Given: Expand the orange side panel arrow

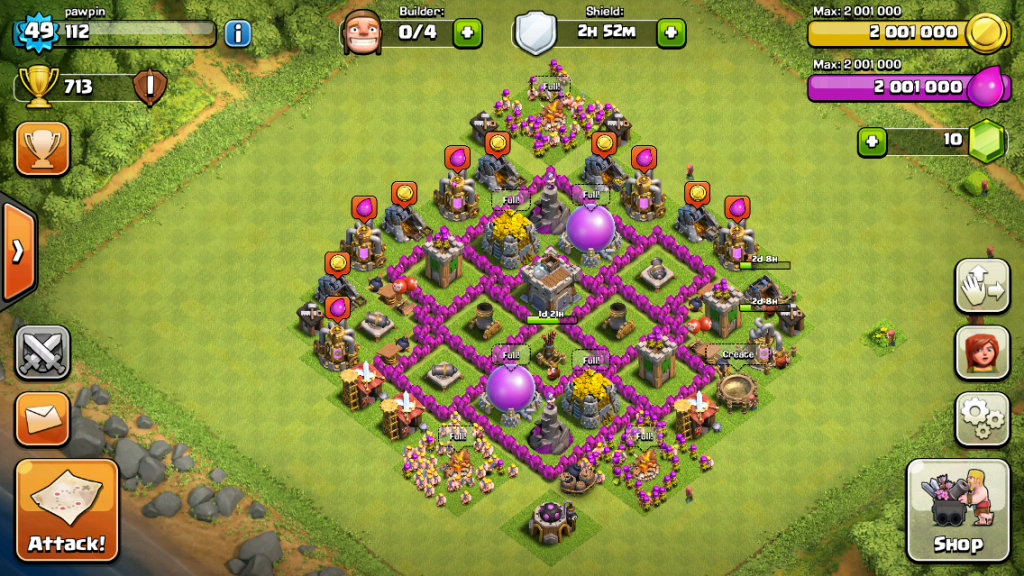Looking at the screenshot, I should click(x=17, y=251).
